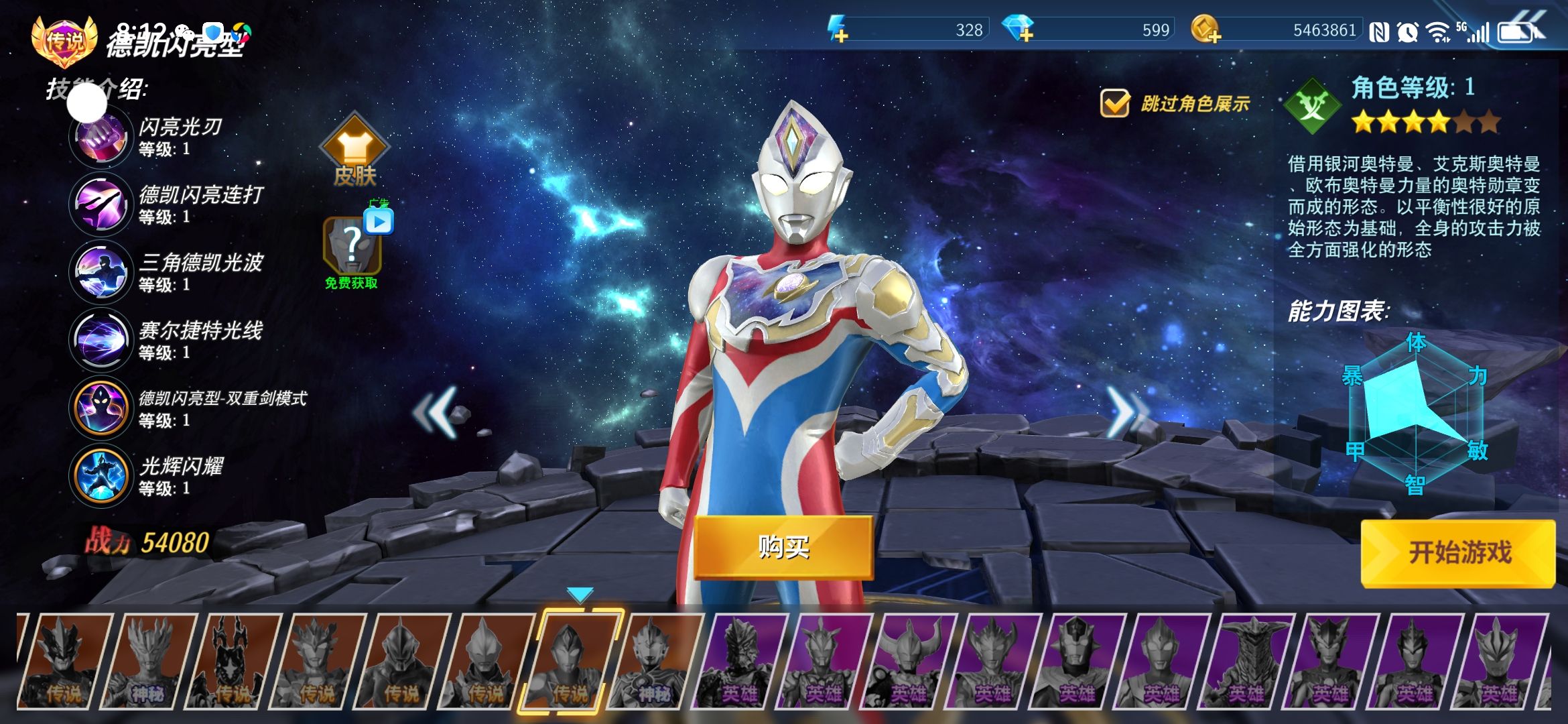Toggle the 跳过角色展示 checkbox
The width and height of the screenshot is (1568, 724).
pyautogui.click(x=1115, y=104)
